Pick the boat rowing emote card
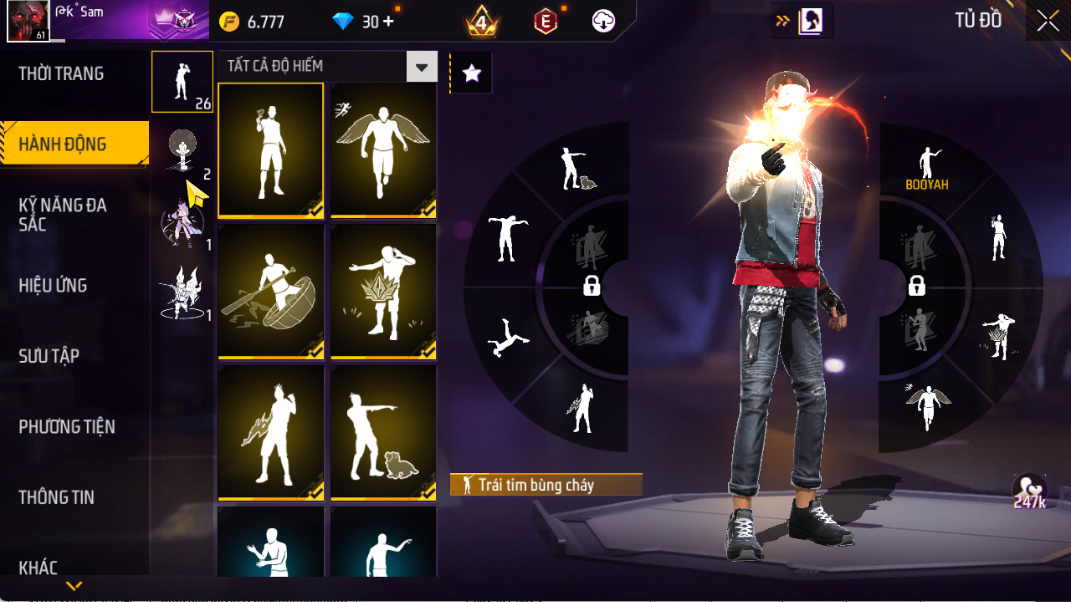Screen dimensions: 1071x602 [271, 291]
